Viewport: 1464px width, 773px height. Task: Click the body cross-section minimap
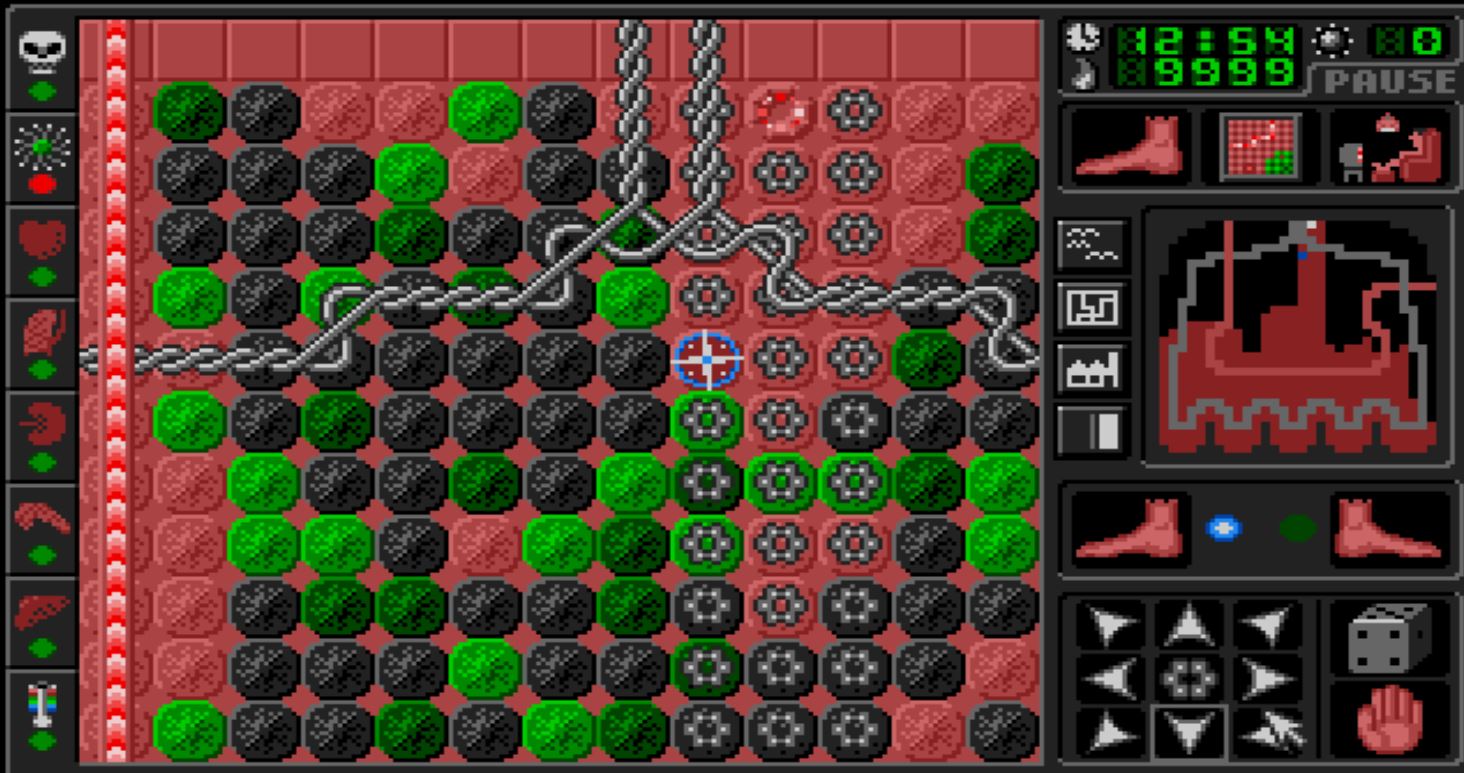click(x=1298, y=335)
